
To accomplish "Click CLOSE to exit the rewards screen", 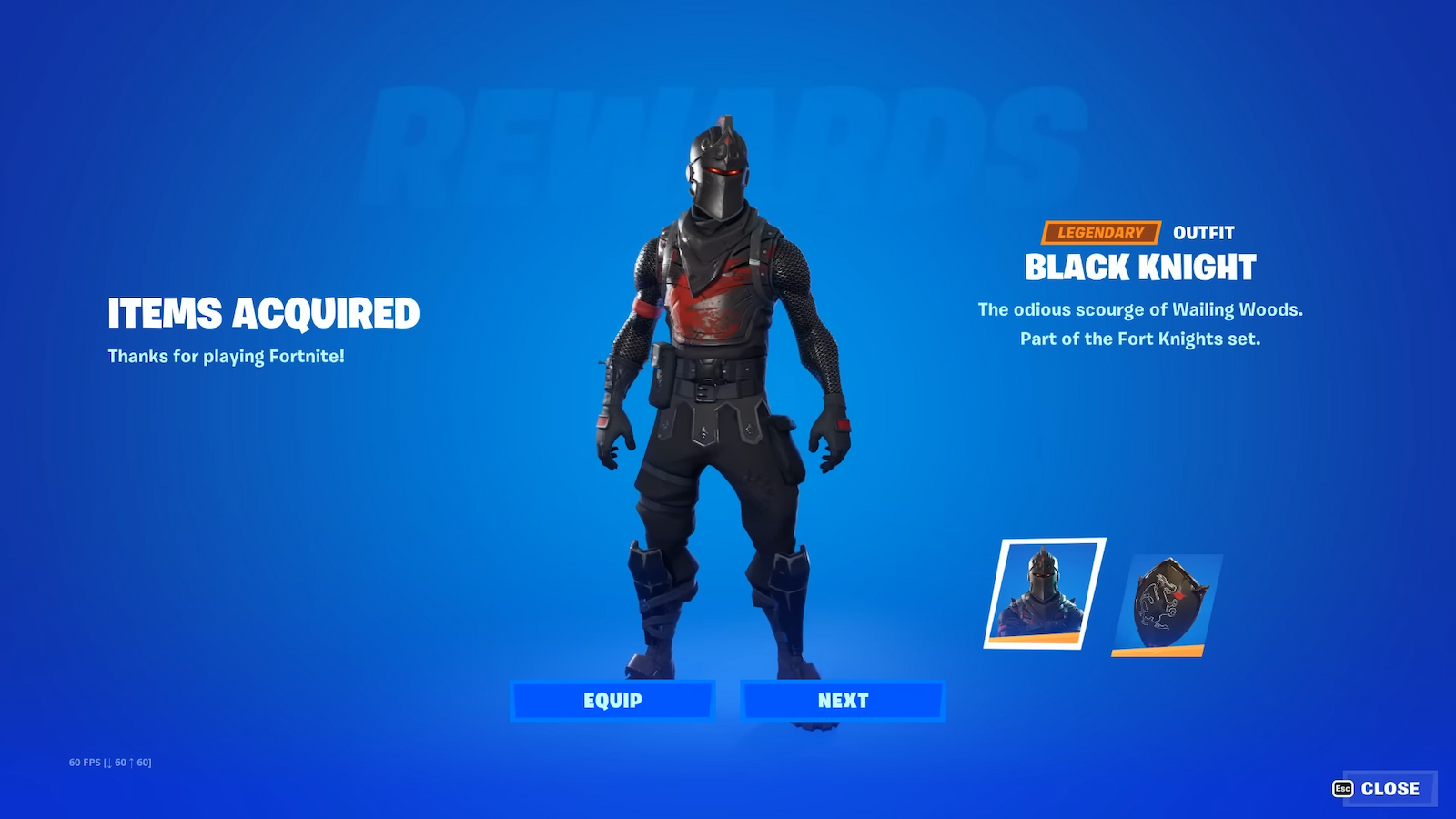I will pyautogui.click(x=1390, y=788).
